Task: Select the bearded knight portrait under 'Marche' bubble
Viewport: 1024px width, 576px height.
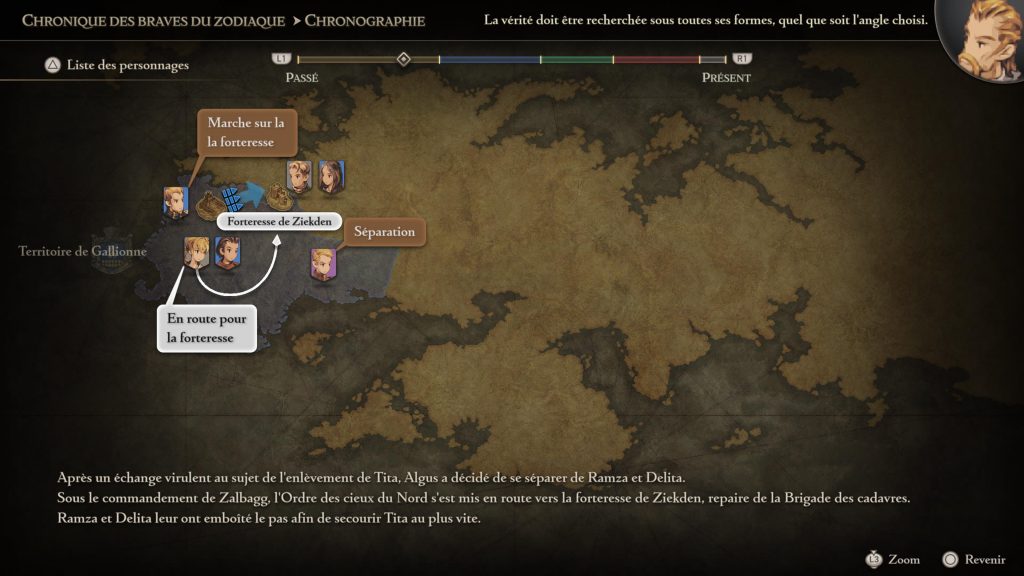Action: (176, 200)
